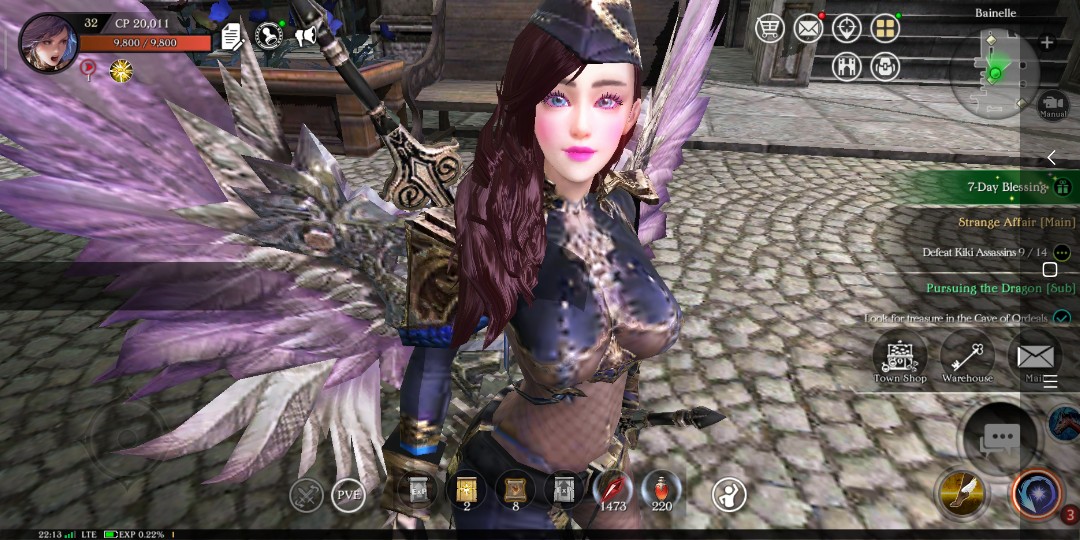The image size is (1080, 540).
Task: Open the four-square grid menu
Action: click(885, 28)
